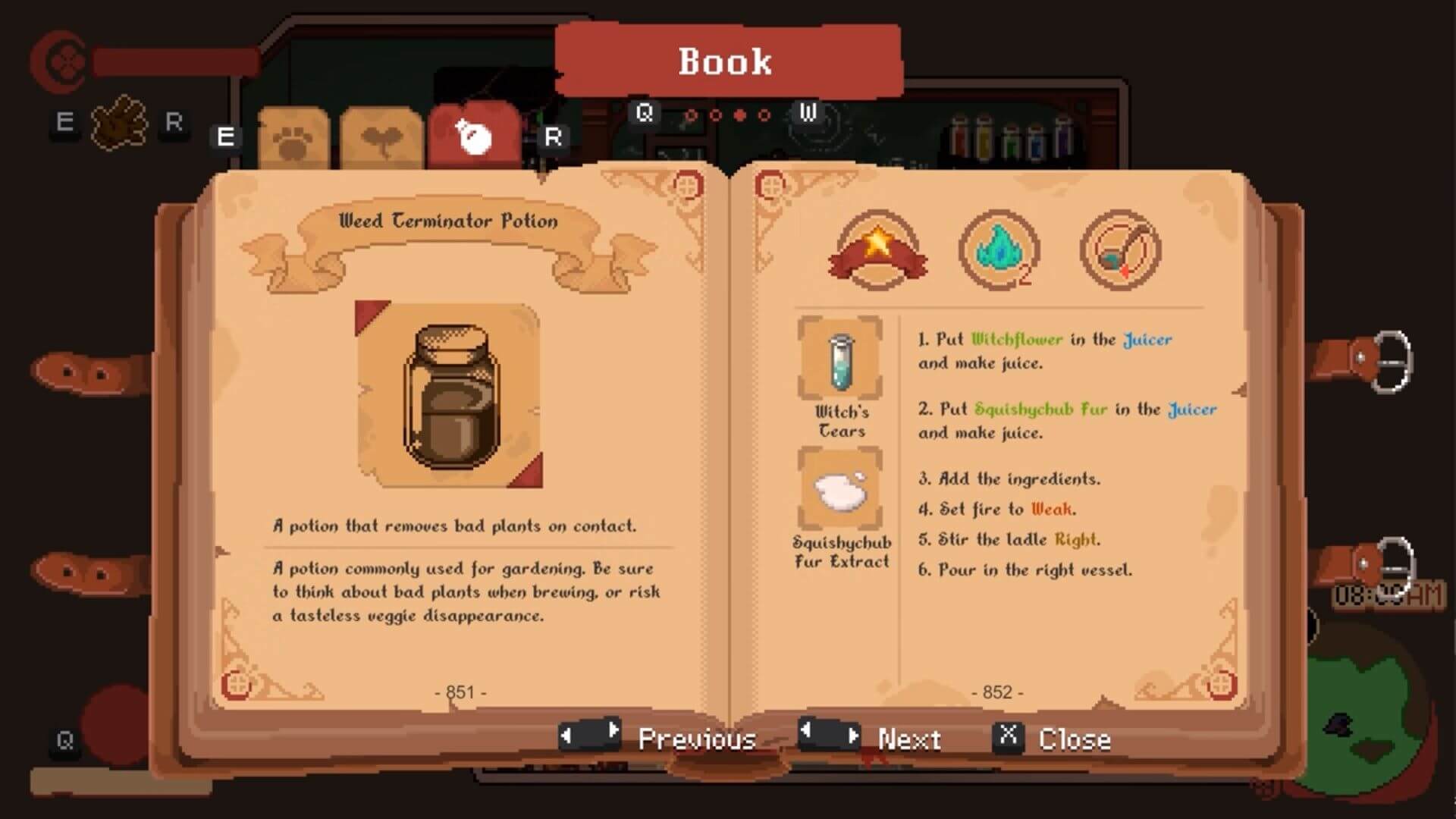Click the Weed Terminator Potion jar image
The image size is (1456, 819).
[450, 394]
